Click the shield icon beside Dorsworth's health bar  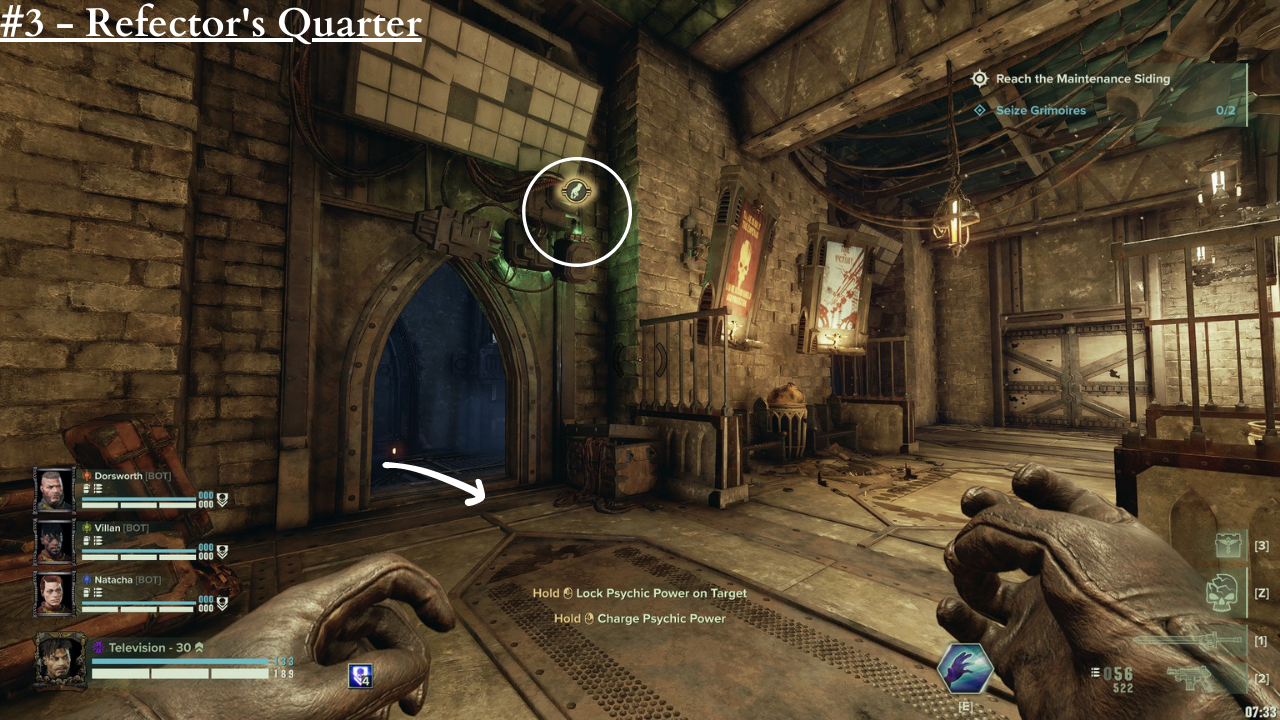[222, 497]
